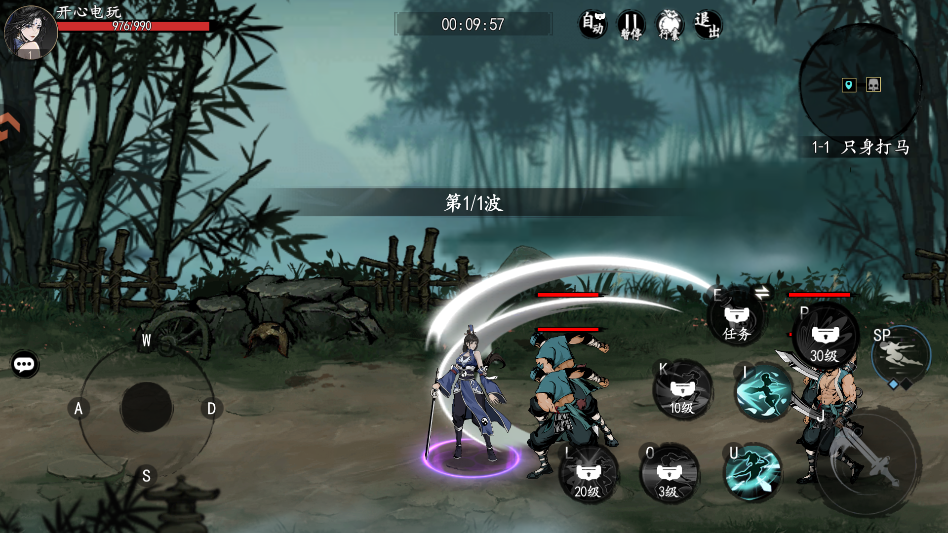
Task: Tap the locked 任务 skill slot
Action: (x=737, y=318)
